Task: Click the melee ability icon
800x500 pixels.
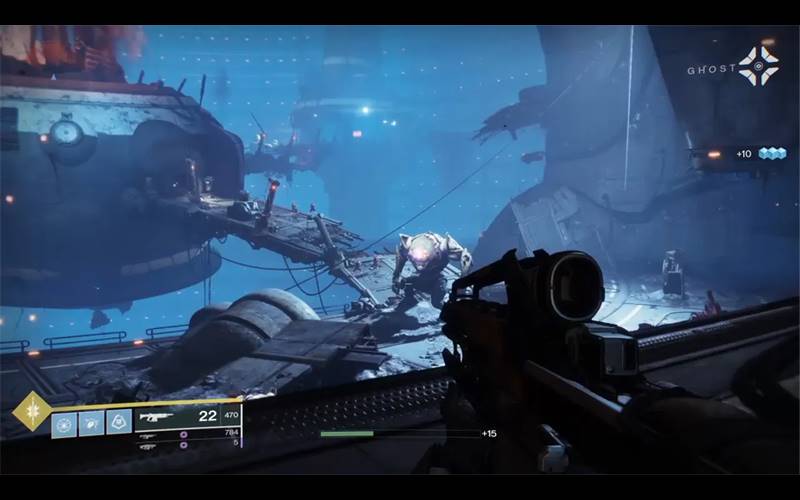Action: [x=91, y=423]
